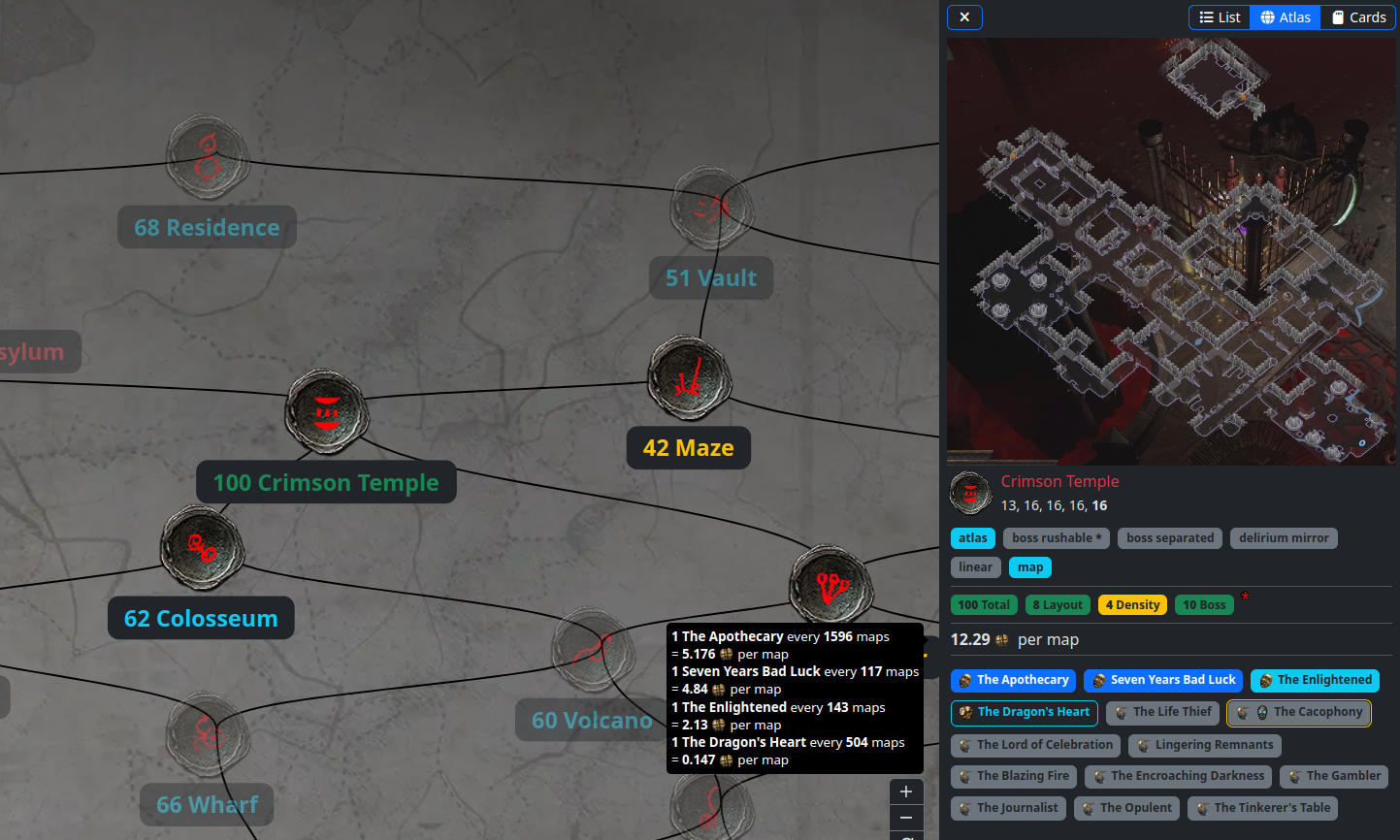The image size is (1400, 840).
Task: Select the linear tag filter
Action: pyautogui.click(x=975, y=567)
